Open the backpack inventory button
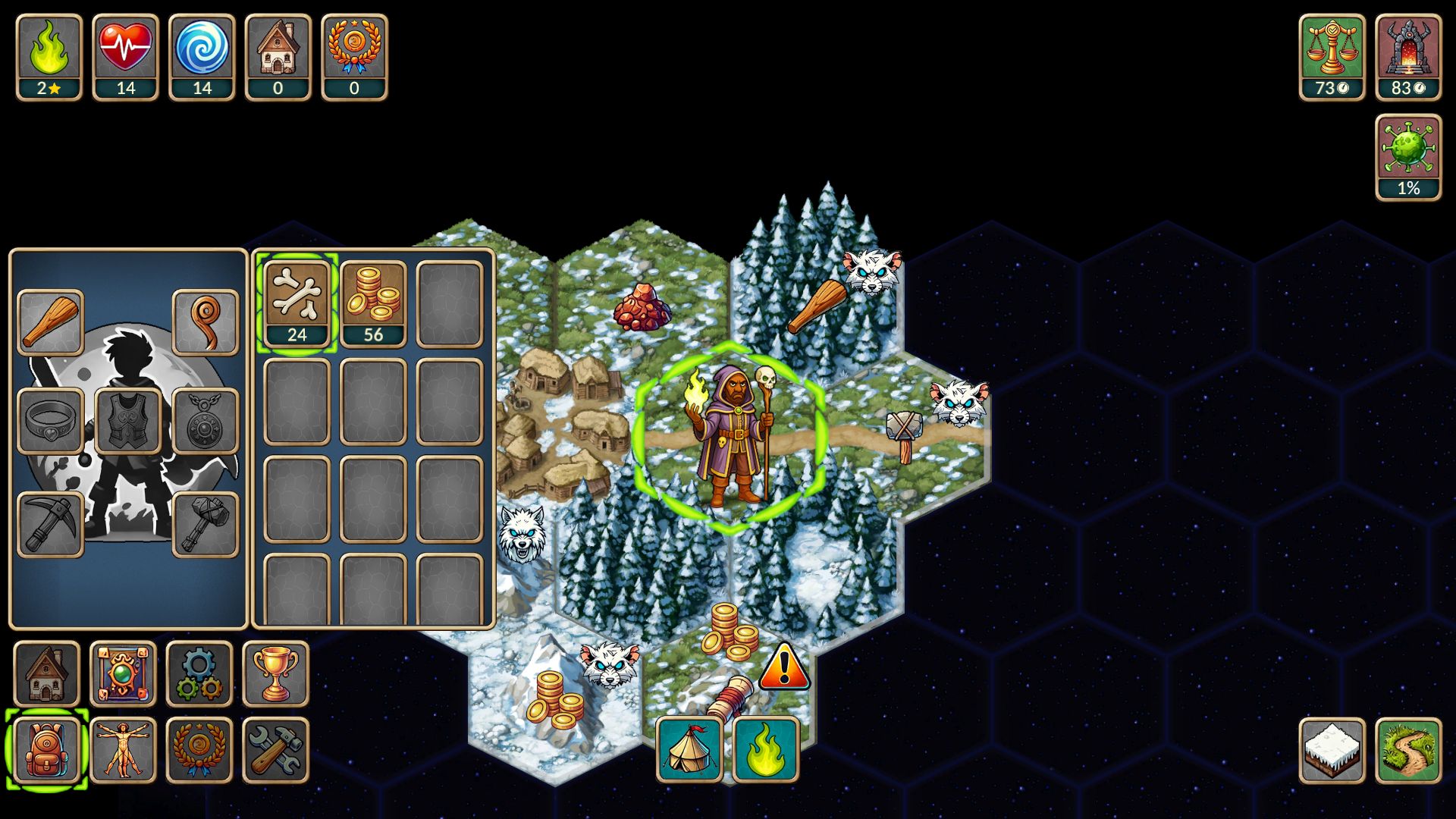The width and height of the screenshot is (1456, 819). [46, 750]
